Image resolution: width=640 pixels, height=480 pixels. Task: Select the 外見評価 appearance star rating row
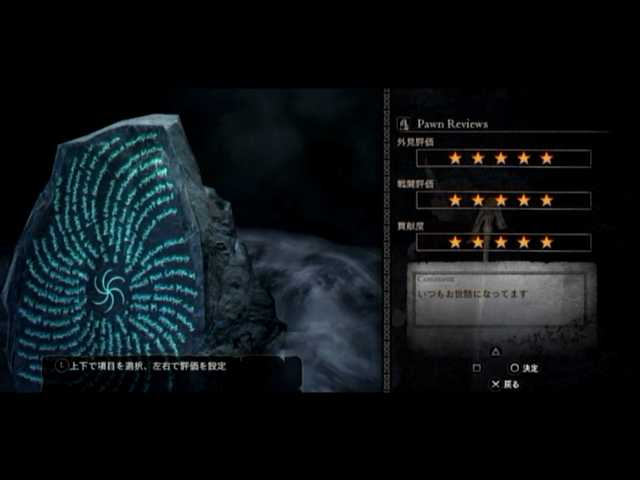pos(501,158)
